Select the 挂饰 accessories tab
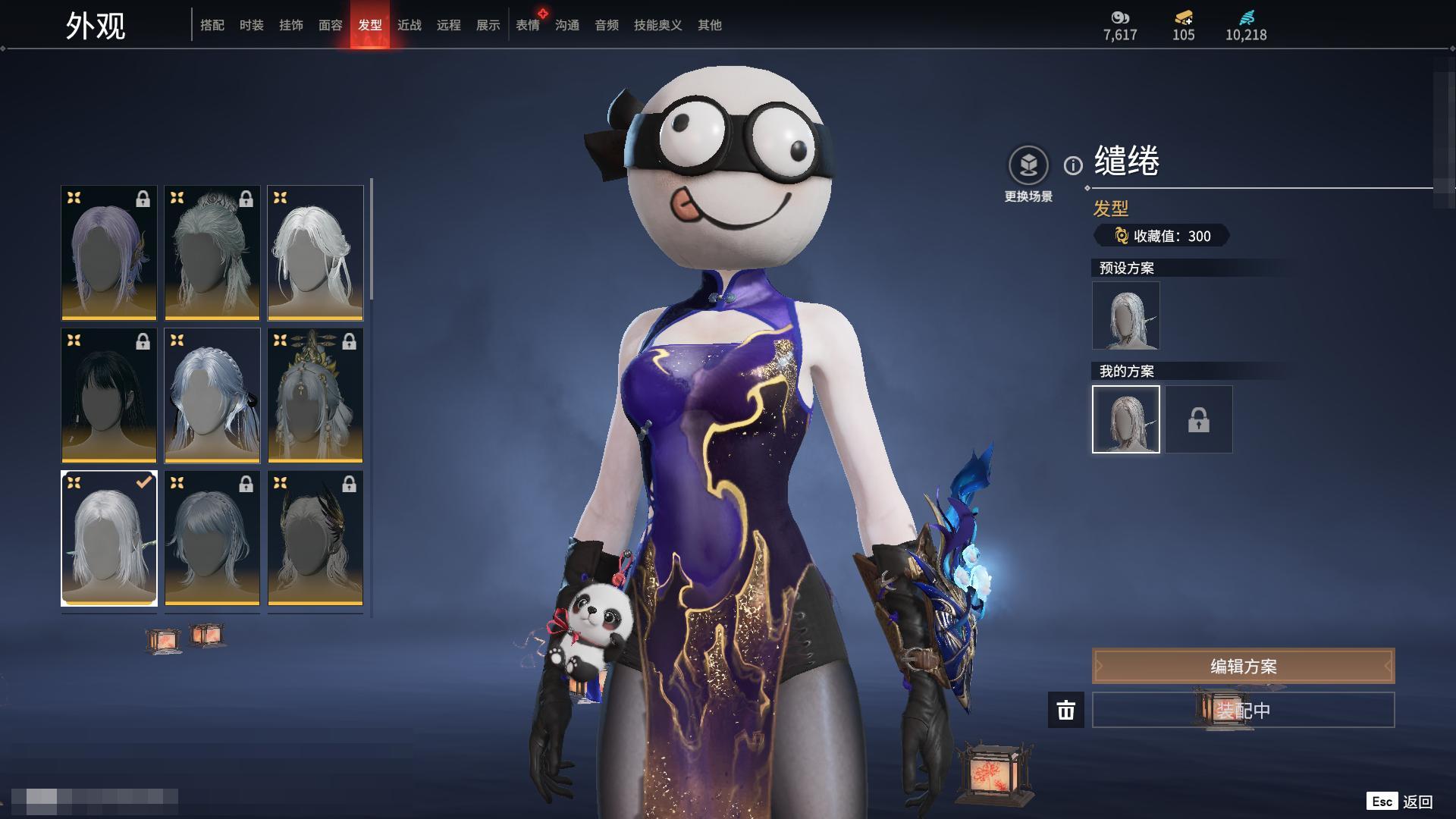Image resolution: width=1456 pixels, height=819 pixels. pos(291,25)
